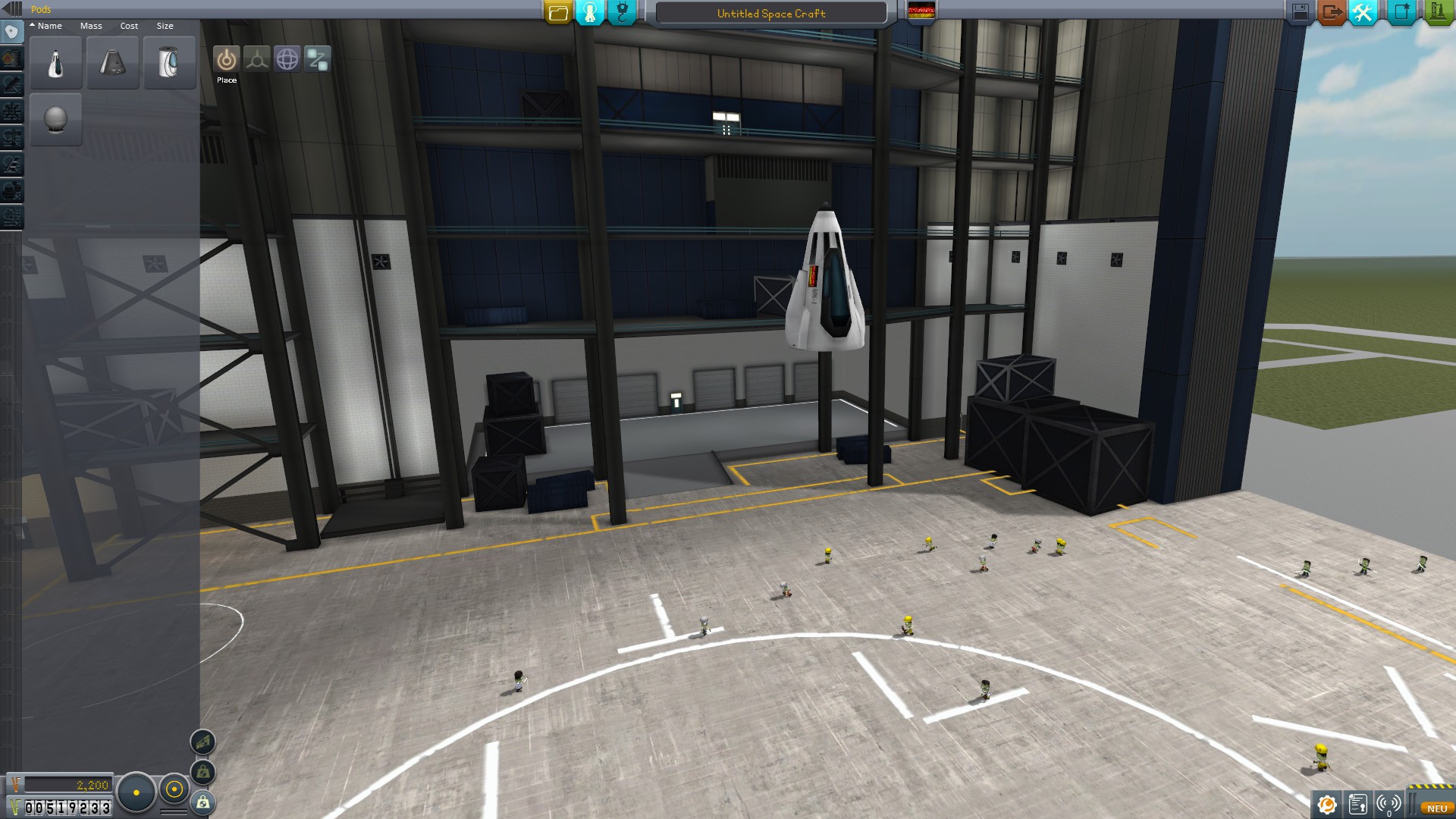Sort parts by Cost
The width and height of the screenshot is (1456, 819).
pyautogui.click(x=129, y=26)
